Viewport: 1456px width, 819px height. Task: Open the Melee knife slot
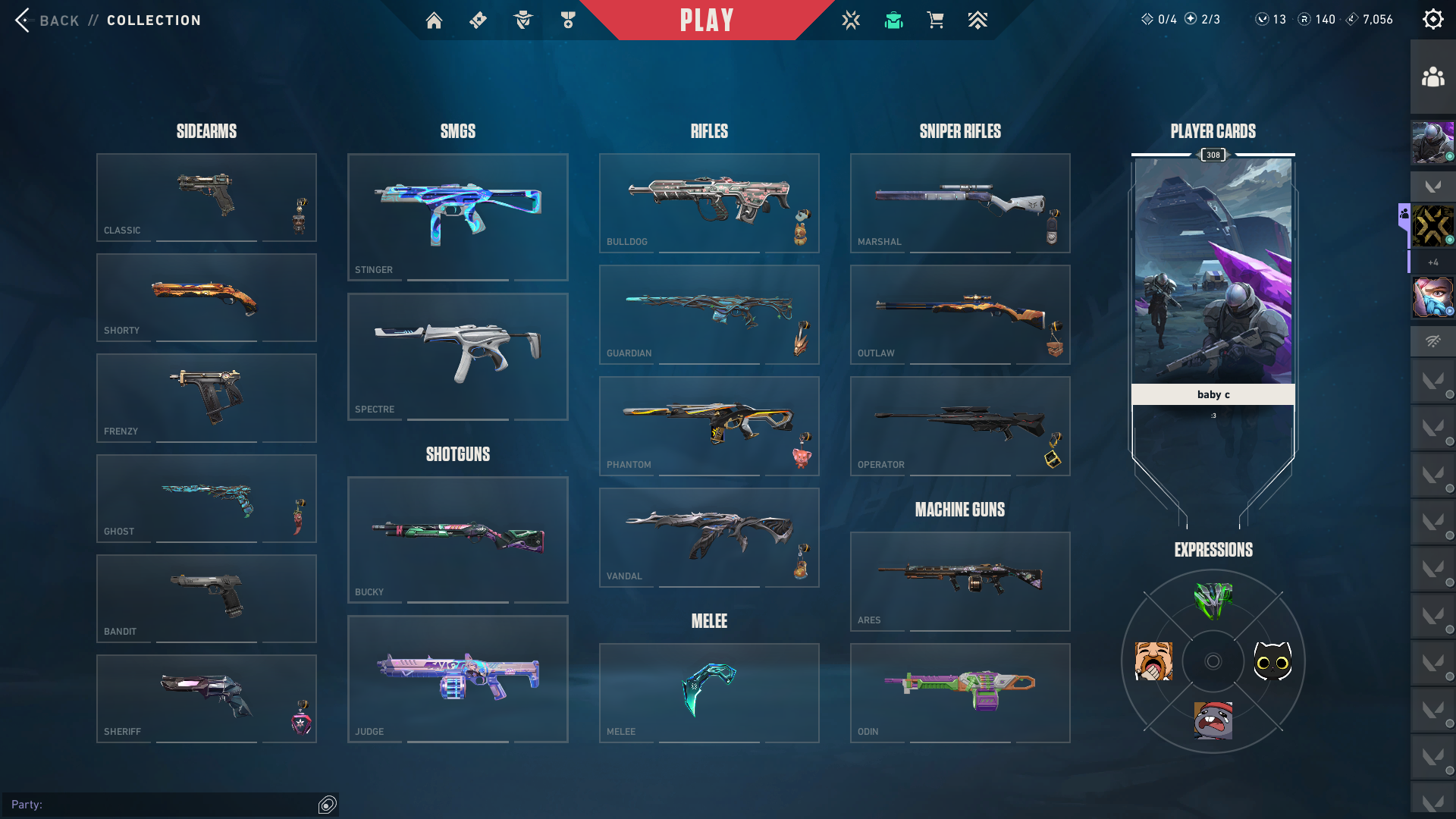709,692
